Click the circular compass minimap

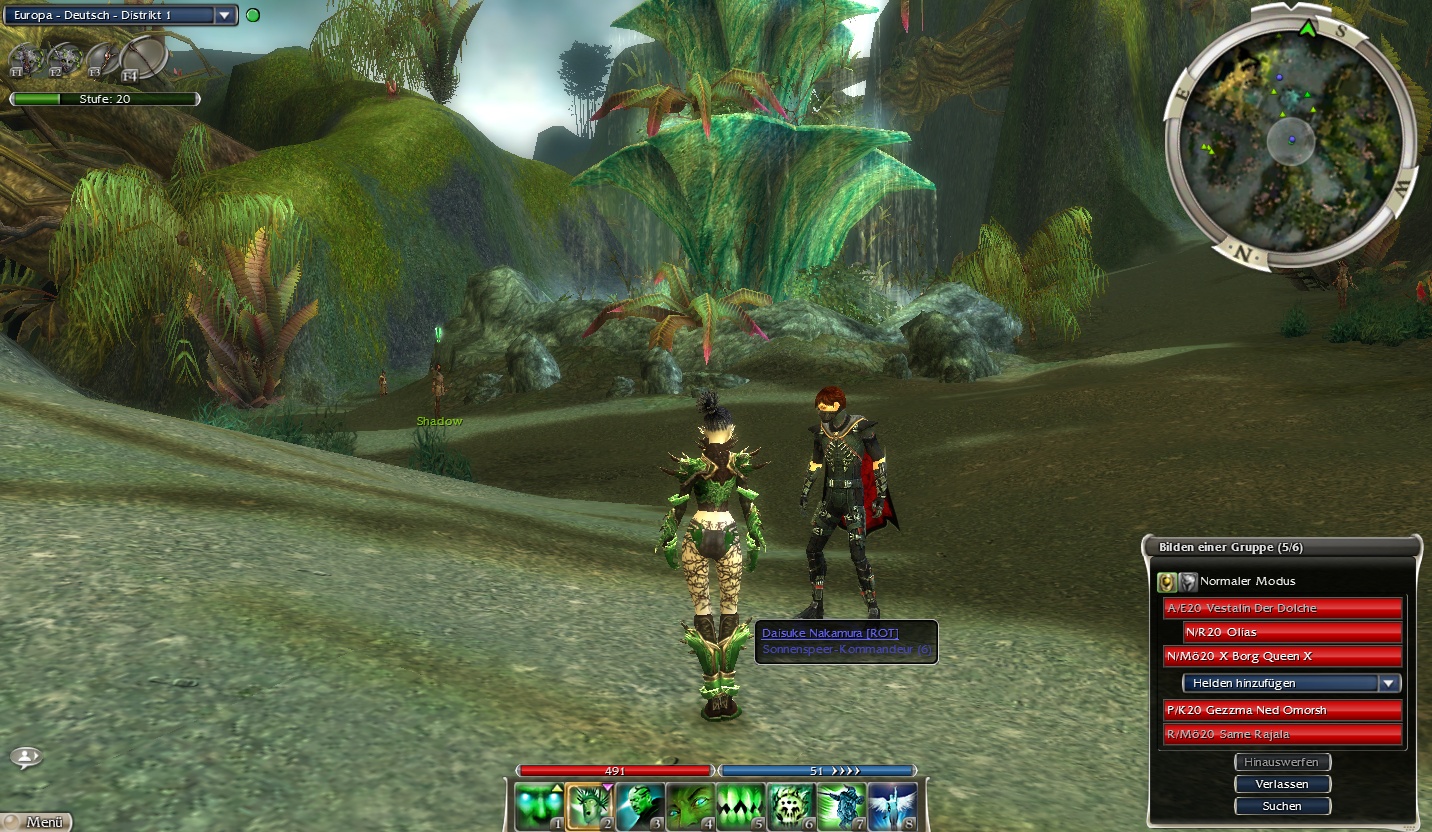(1291, 139)
